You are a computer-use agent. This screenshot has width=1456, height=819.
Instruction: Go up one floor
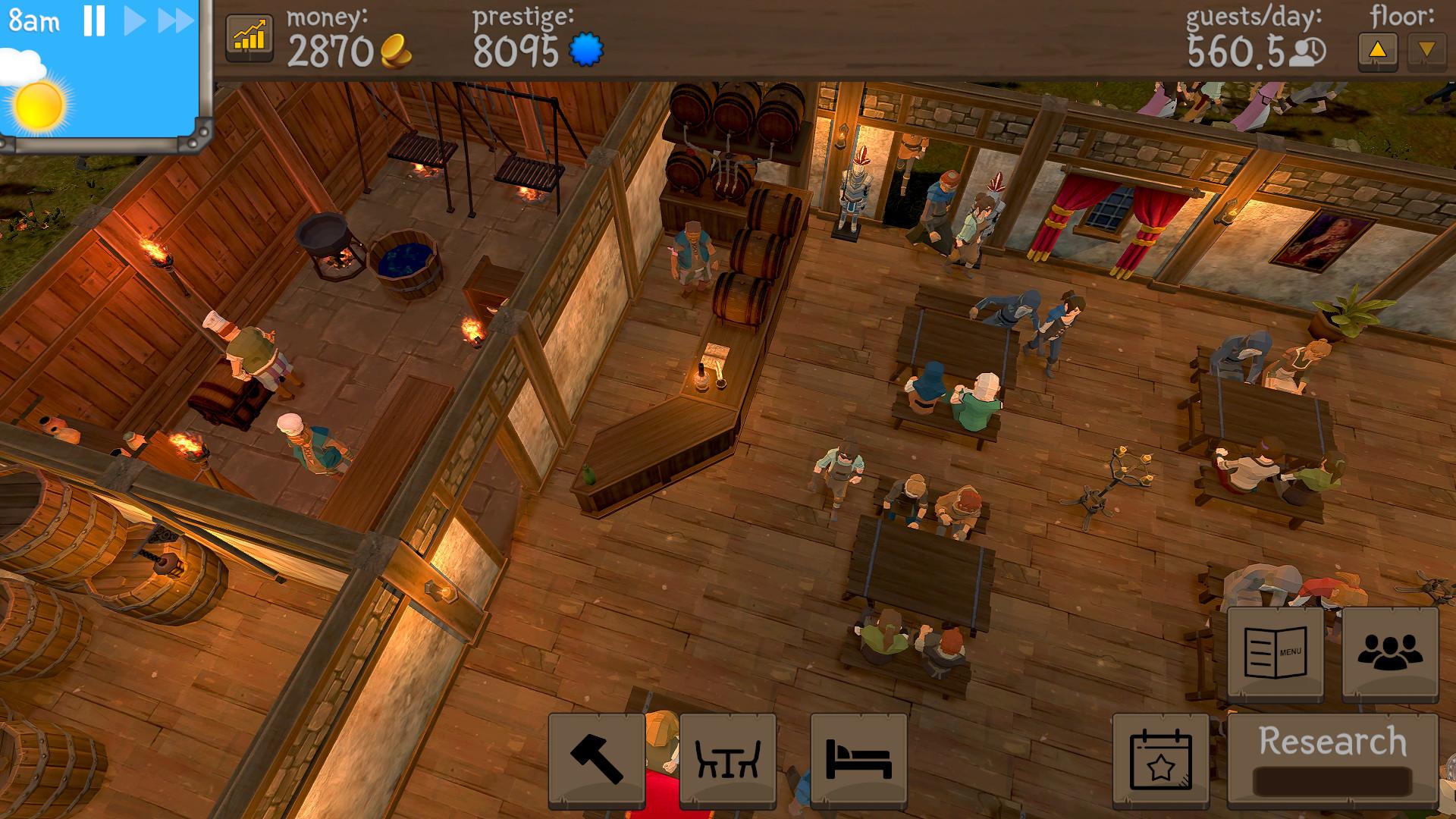(x=1379, y=49)
